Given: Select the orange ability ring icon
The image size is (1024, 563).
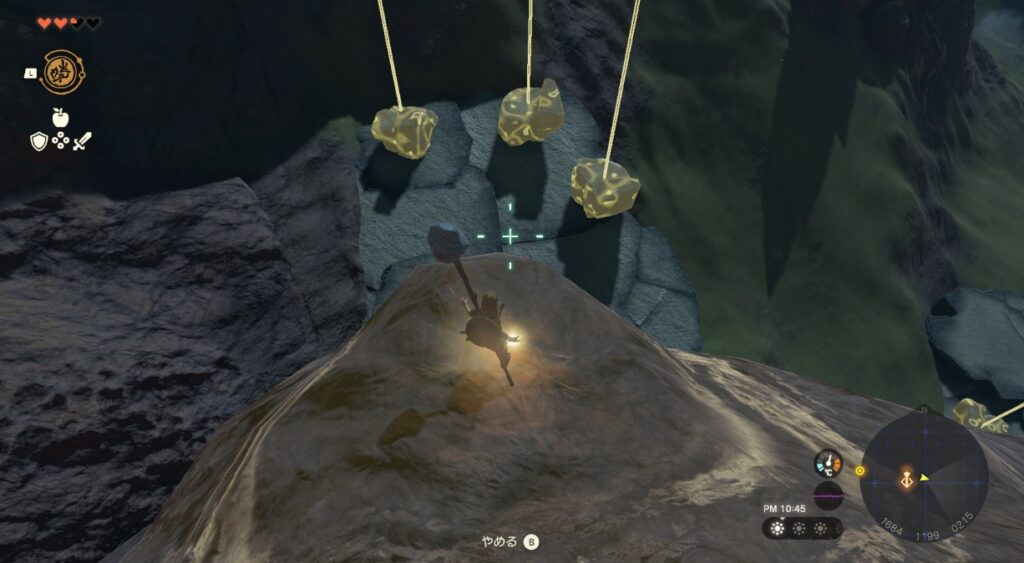Looking at the screenshot, I should (x=61, y=71).
